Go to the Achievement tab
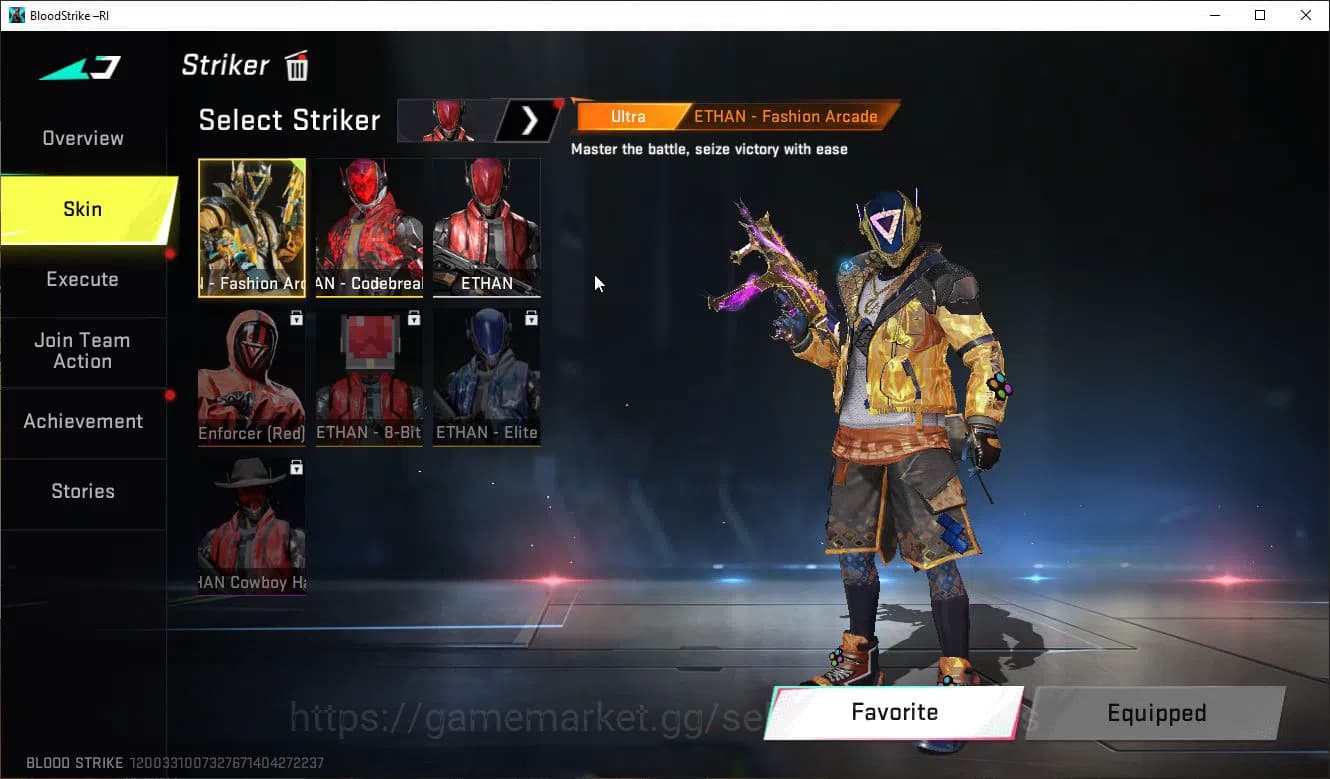This screenshot has height=779, width=1330. click(x=84, y=421)
